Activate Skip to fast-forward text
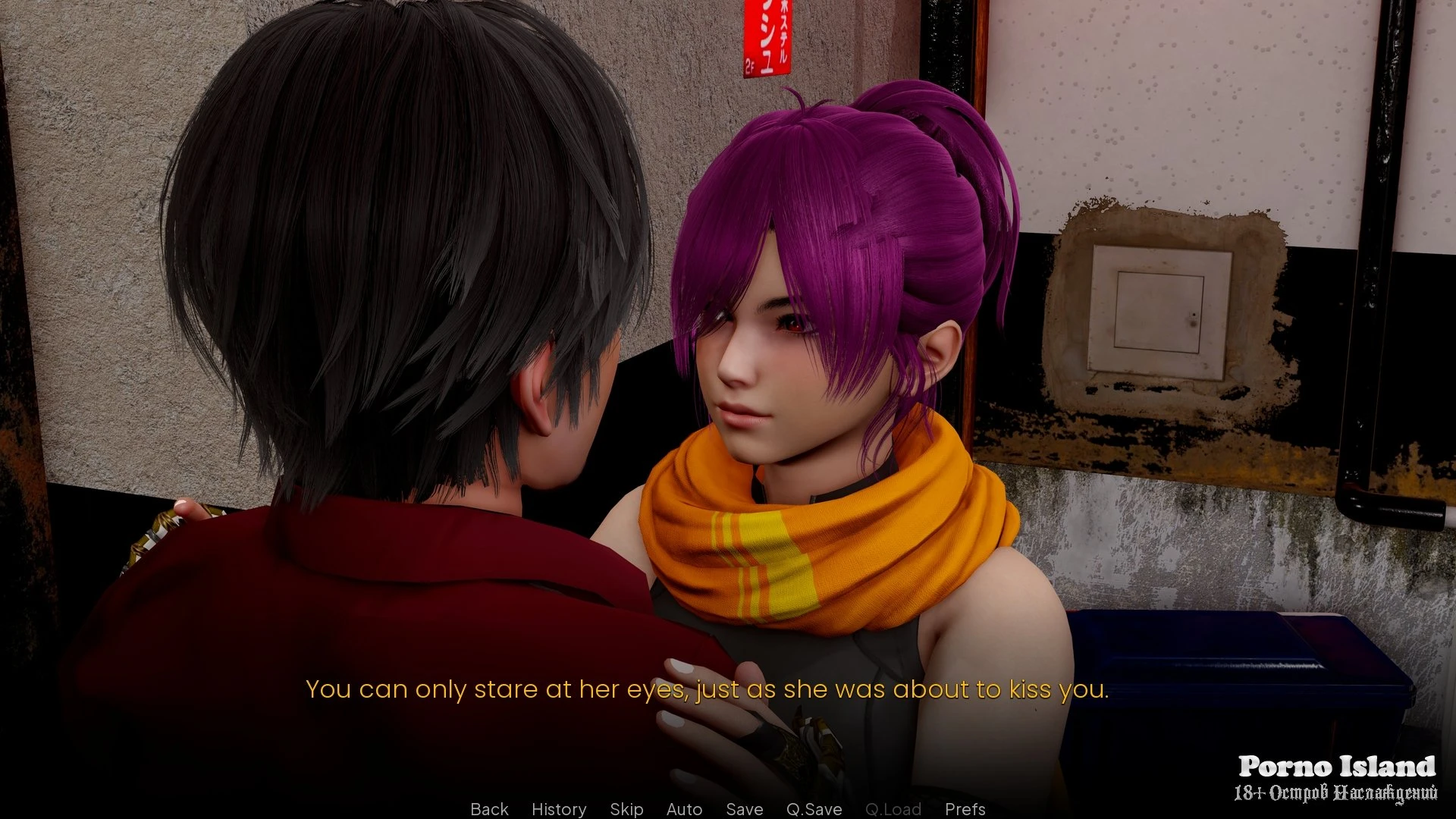This screenshot has width=1456, height=819. pos(626,809)
